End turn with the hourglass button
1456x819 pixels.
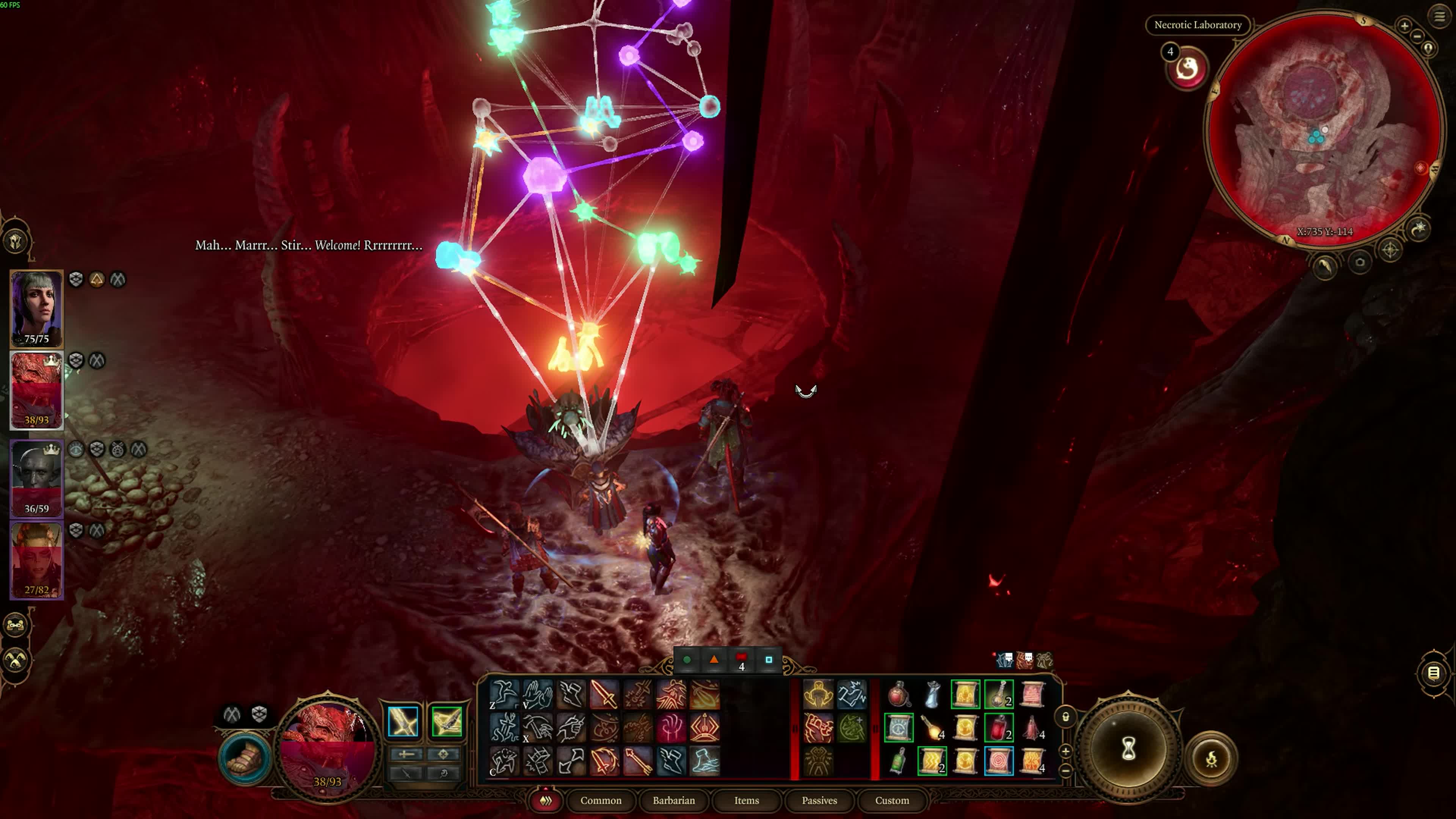[x=1128, y=750]
